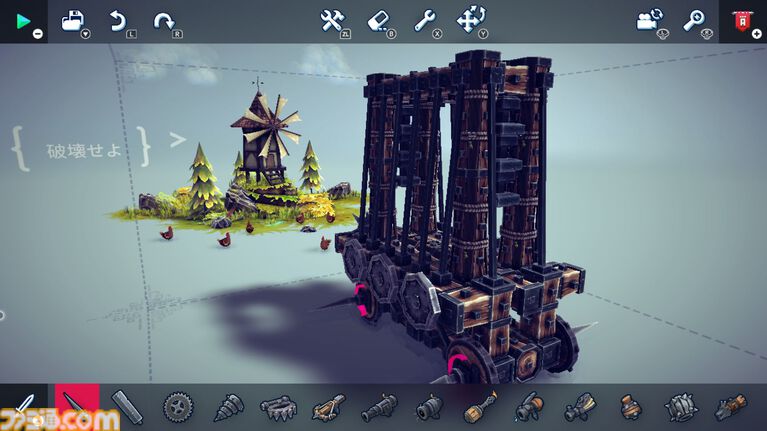Select the four-arrow move tool
The height and width of the screenshot is (431, 767).
click(470, 20)
